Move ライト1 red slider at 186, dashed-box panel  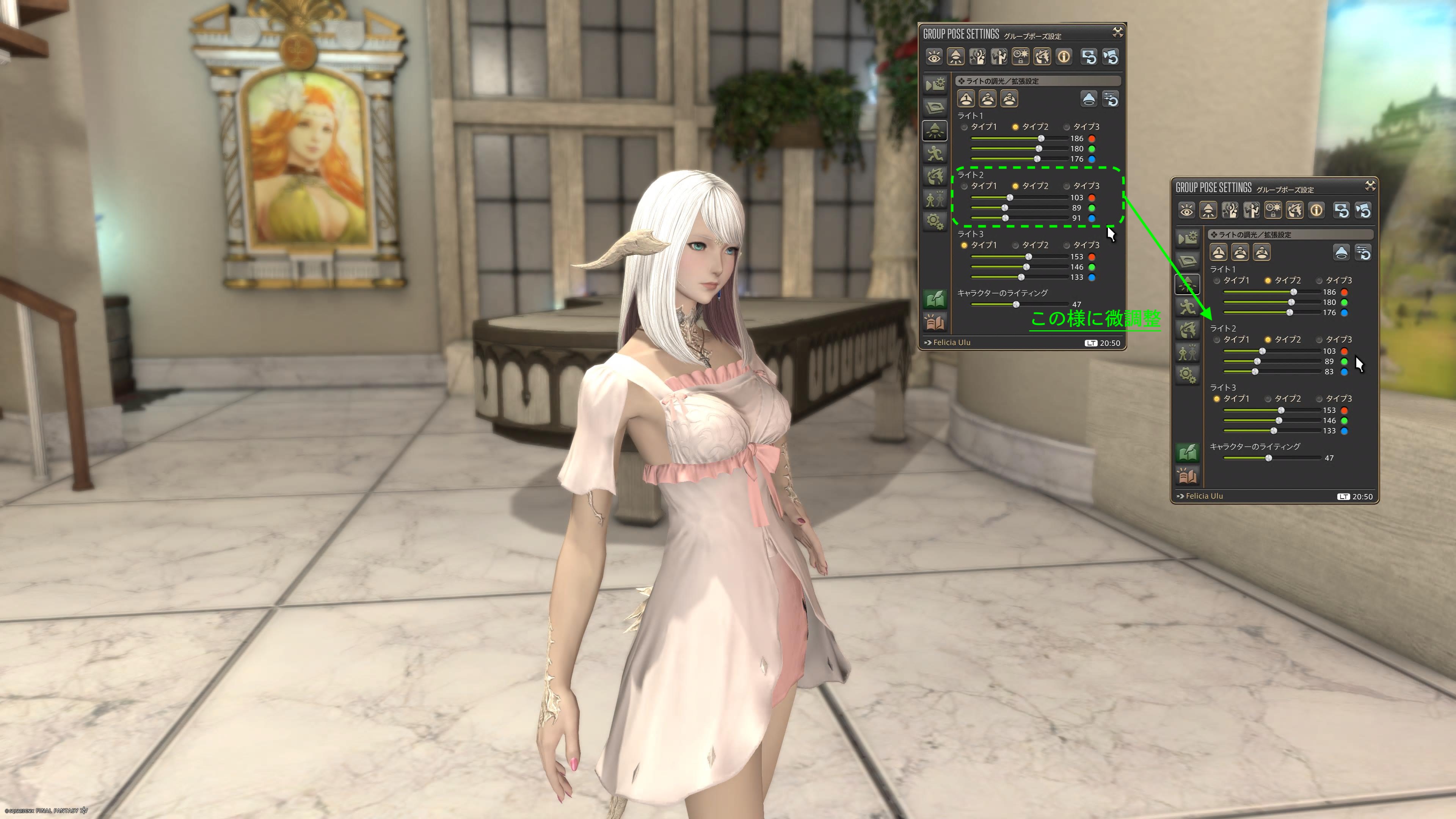point(1040,139)
